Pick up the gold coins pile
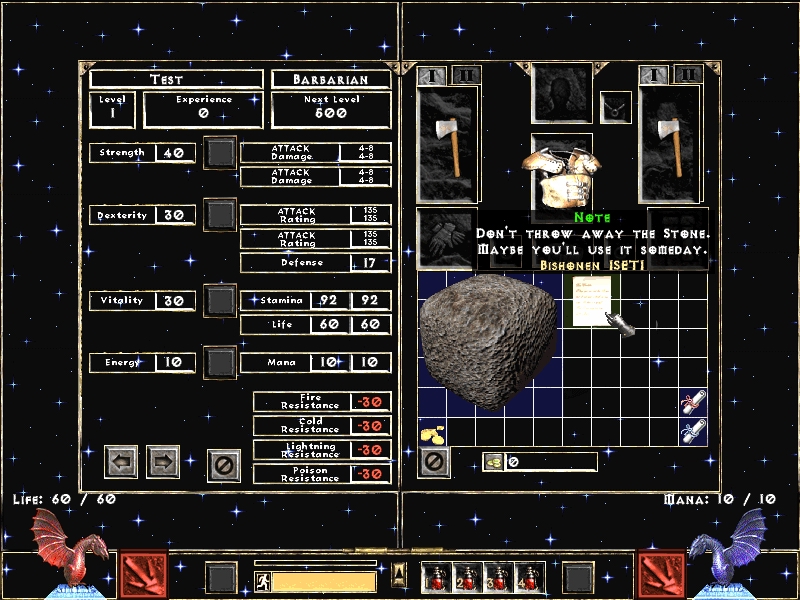Viewport: 800px width, 600px height. [x=433, y=431]
